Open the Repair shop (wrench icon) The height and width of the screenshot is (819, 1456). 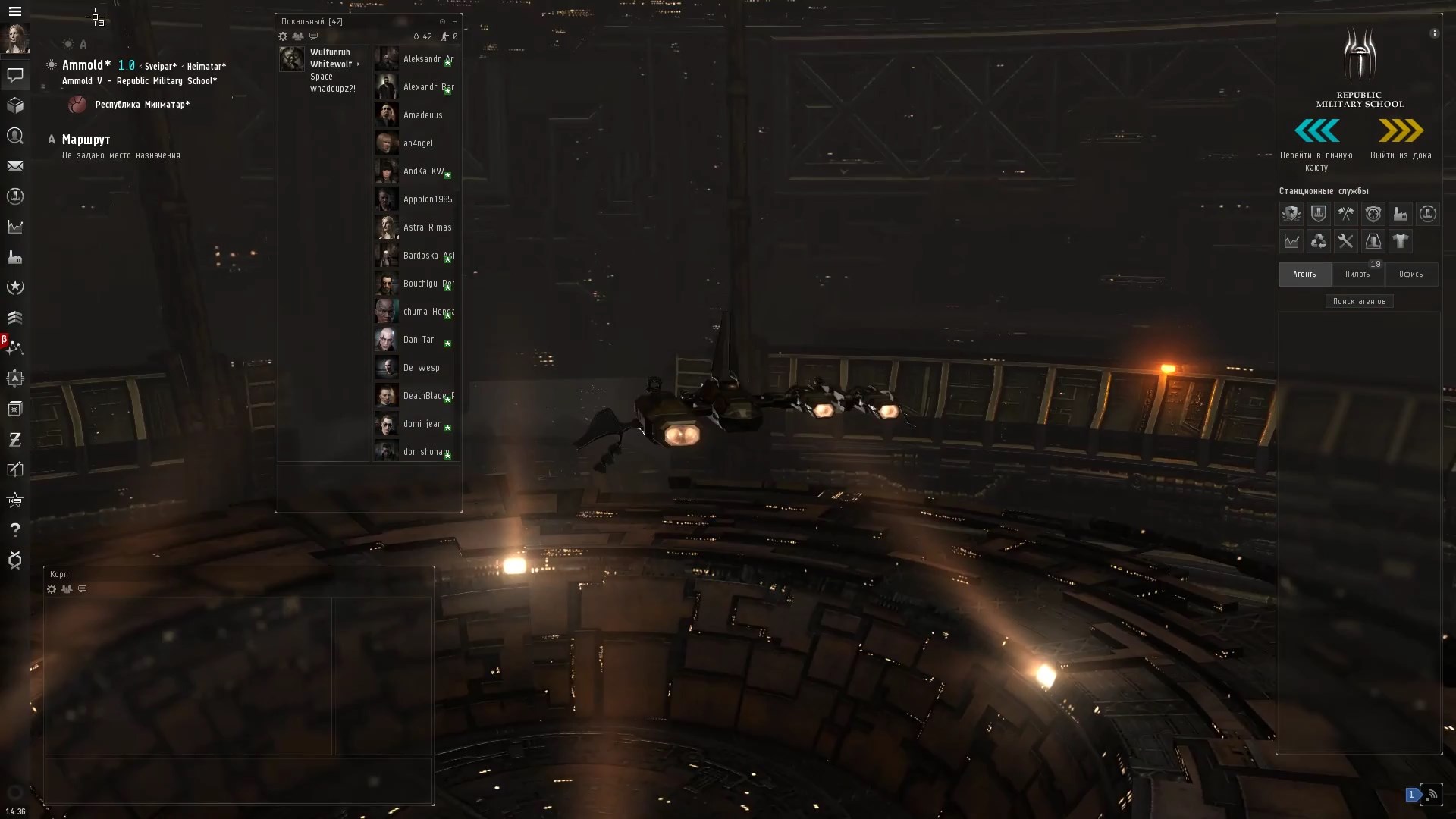coord(1346,241)
